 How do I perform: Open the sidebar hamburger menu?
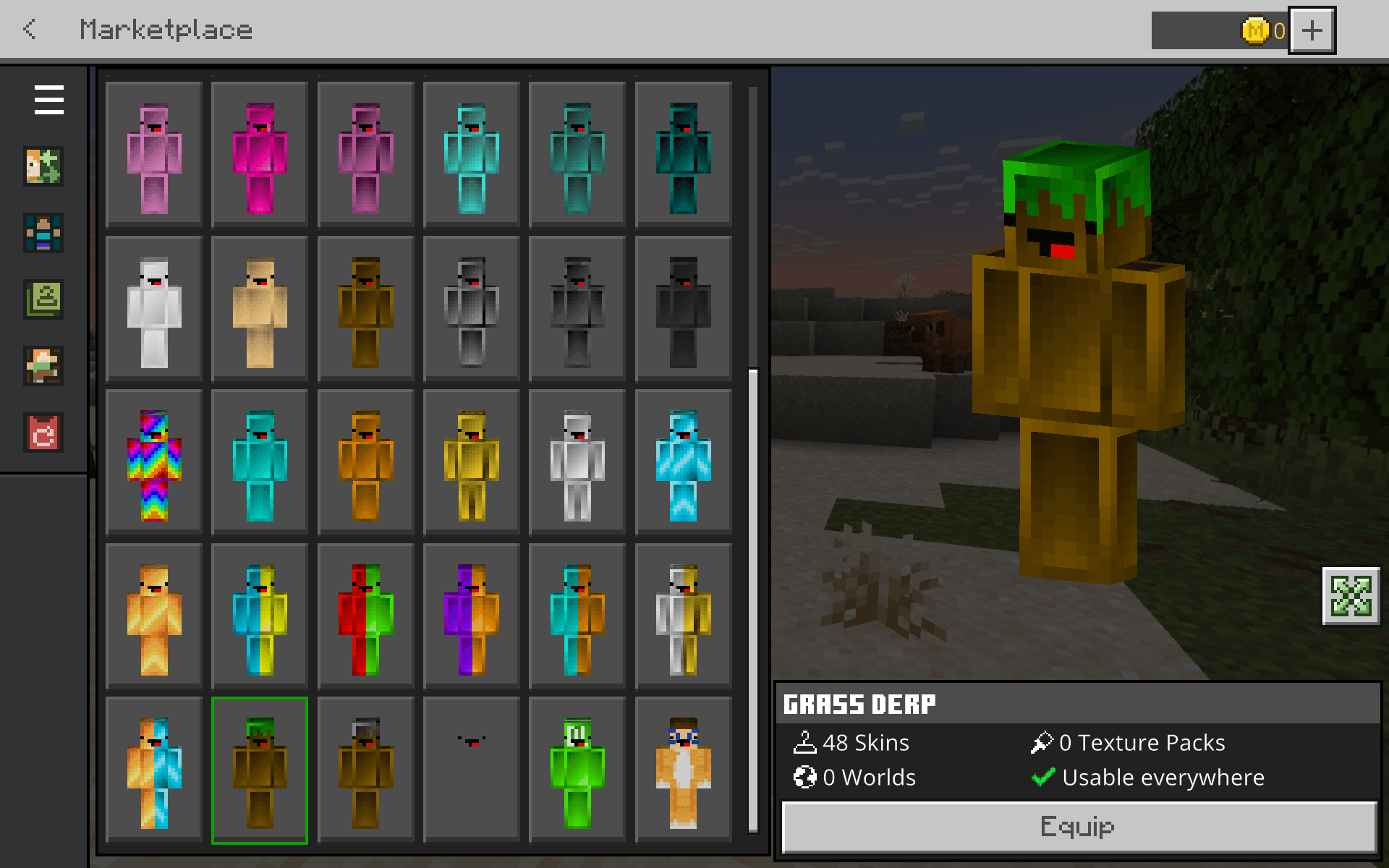point(48,100)
